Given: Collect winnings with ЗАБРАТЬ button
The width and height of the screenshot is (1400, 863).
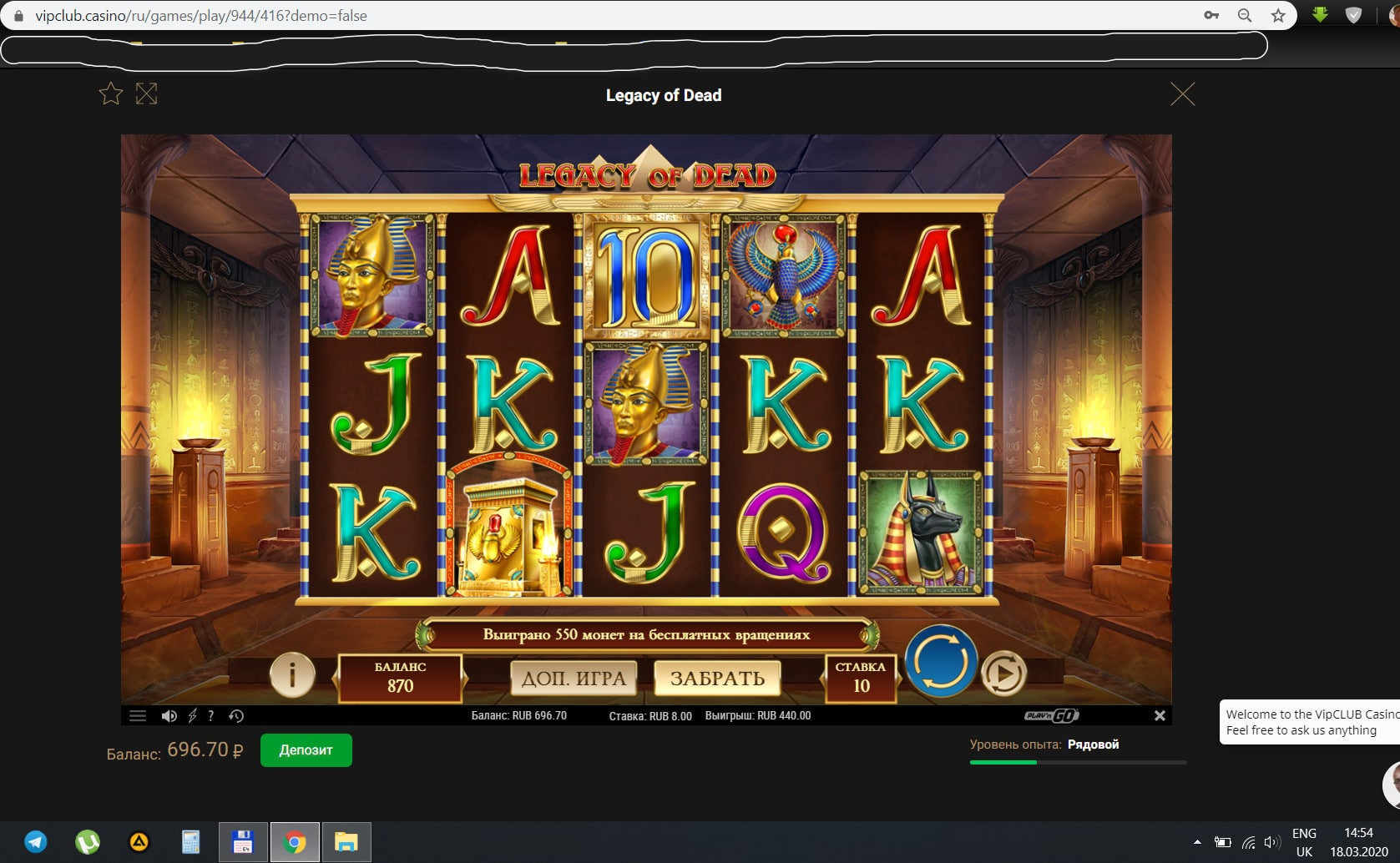Looking at the screenshot, I should point(717,679).
